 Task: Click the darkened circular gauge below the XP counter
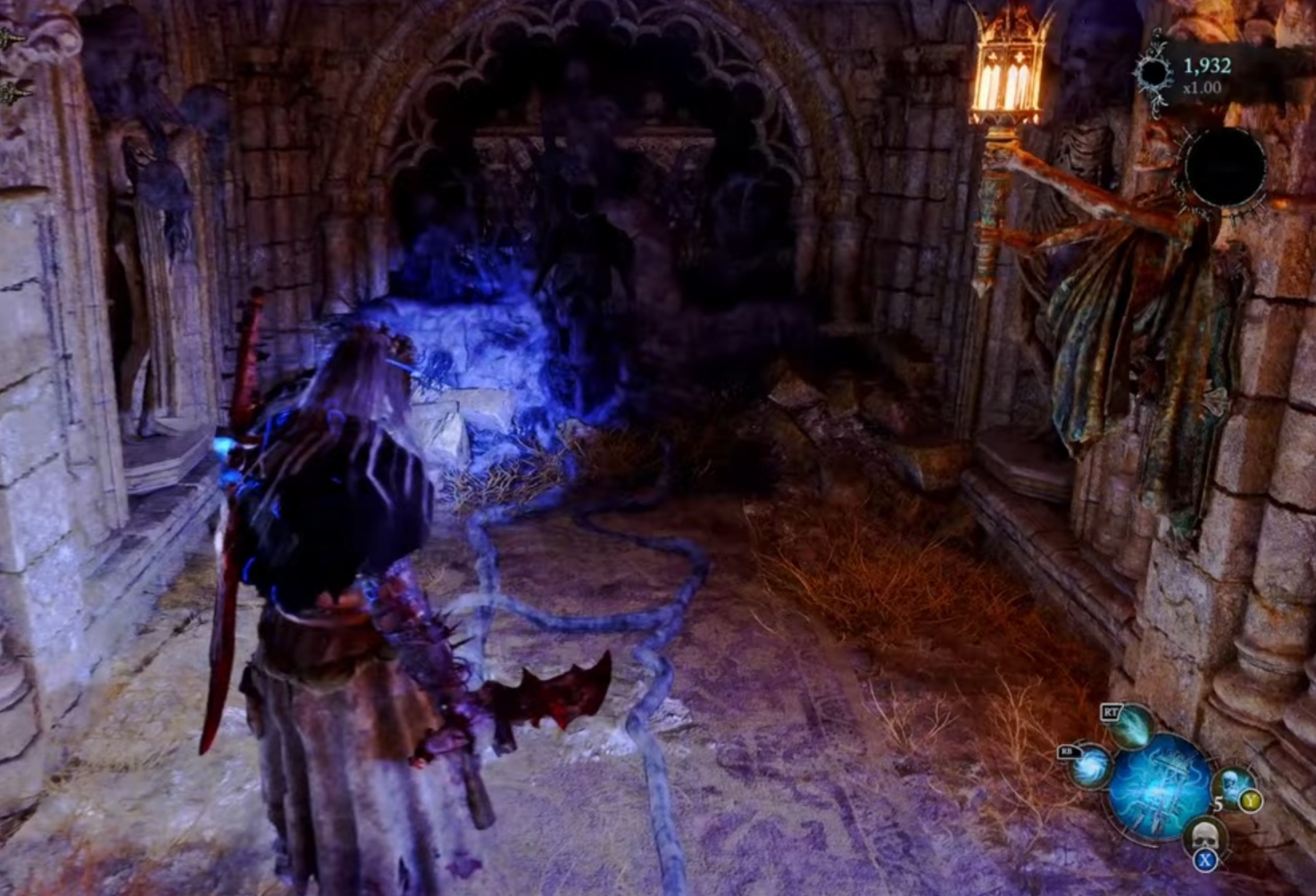pyautogui.click(x=1225, y=167)
